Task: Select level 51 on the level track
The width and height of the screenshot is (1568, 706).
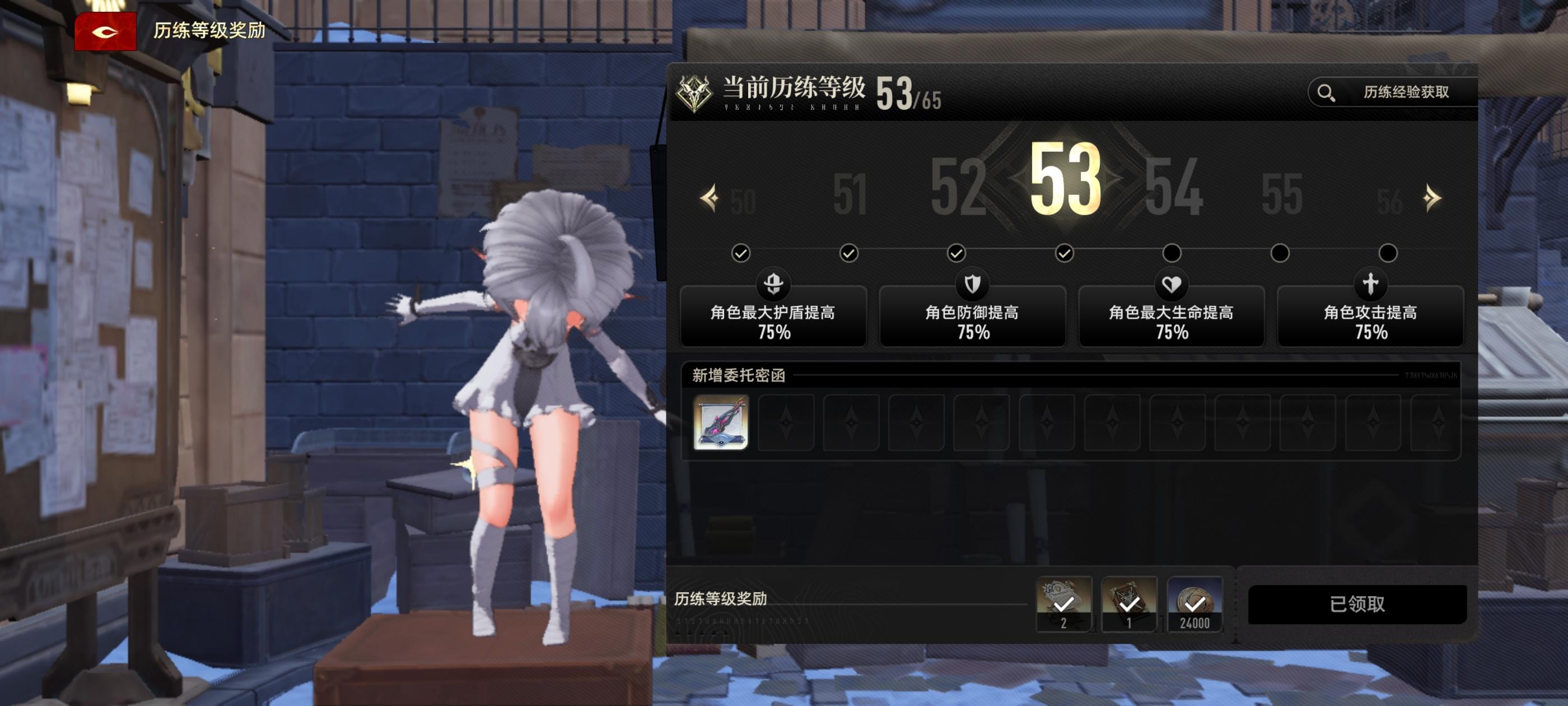Action: point(851,194)
